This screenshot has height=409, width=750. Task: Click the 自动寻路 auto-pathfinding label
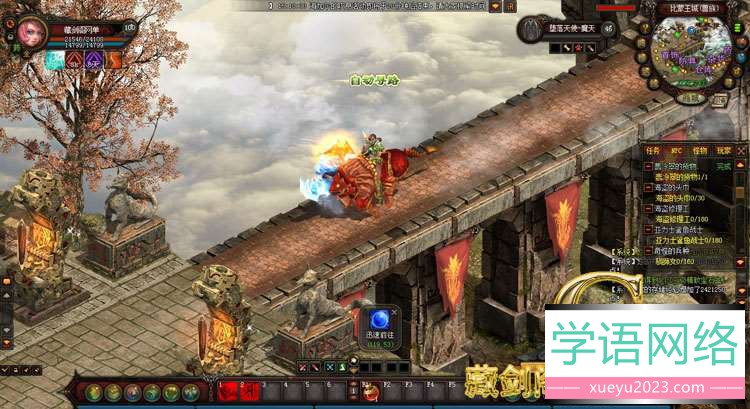[371, 79]
